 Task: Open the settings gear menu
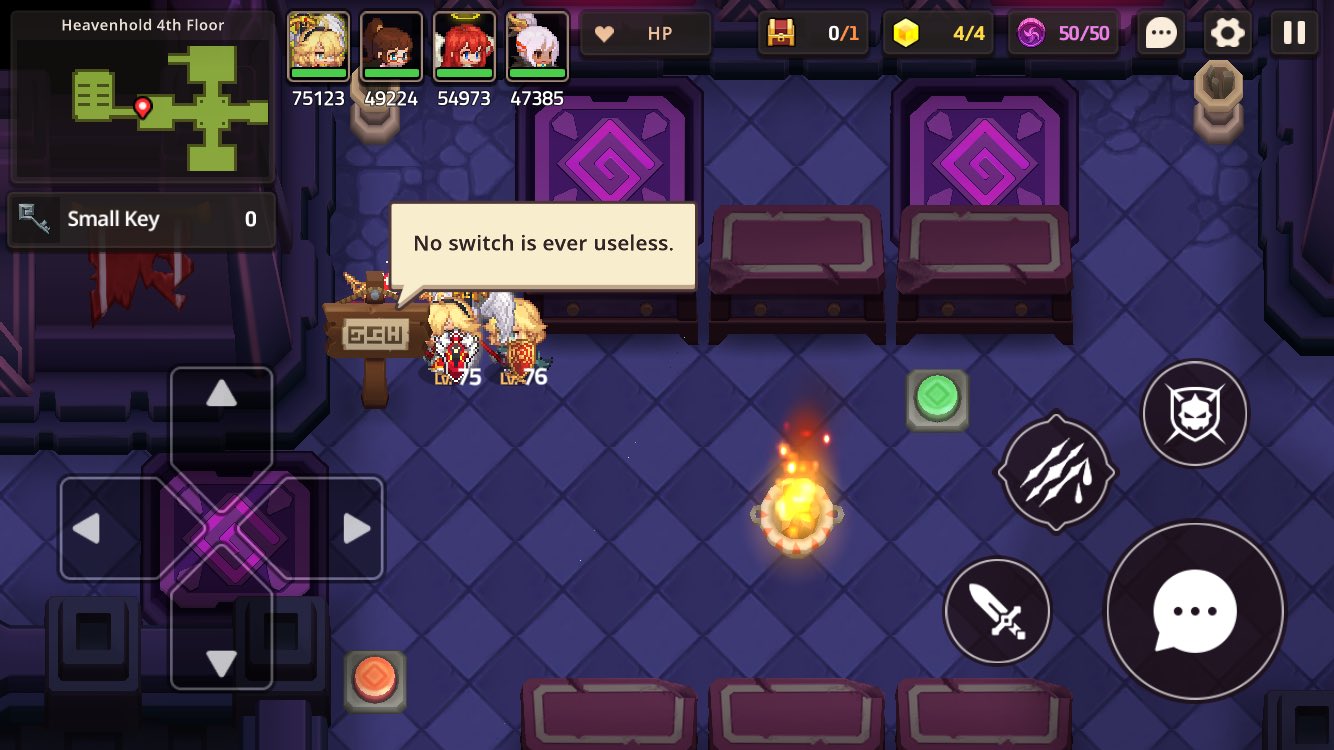(x=1227, y=33)
